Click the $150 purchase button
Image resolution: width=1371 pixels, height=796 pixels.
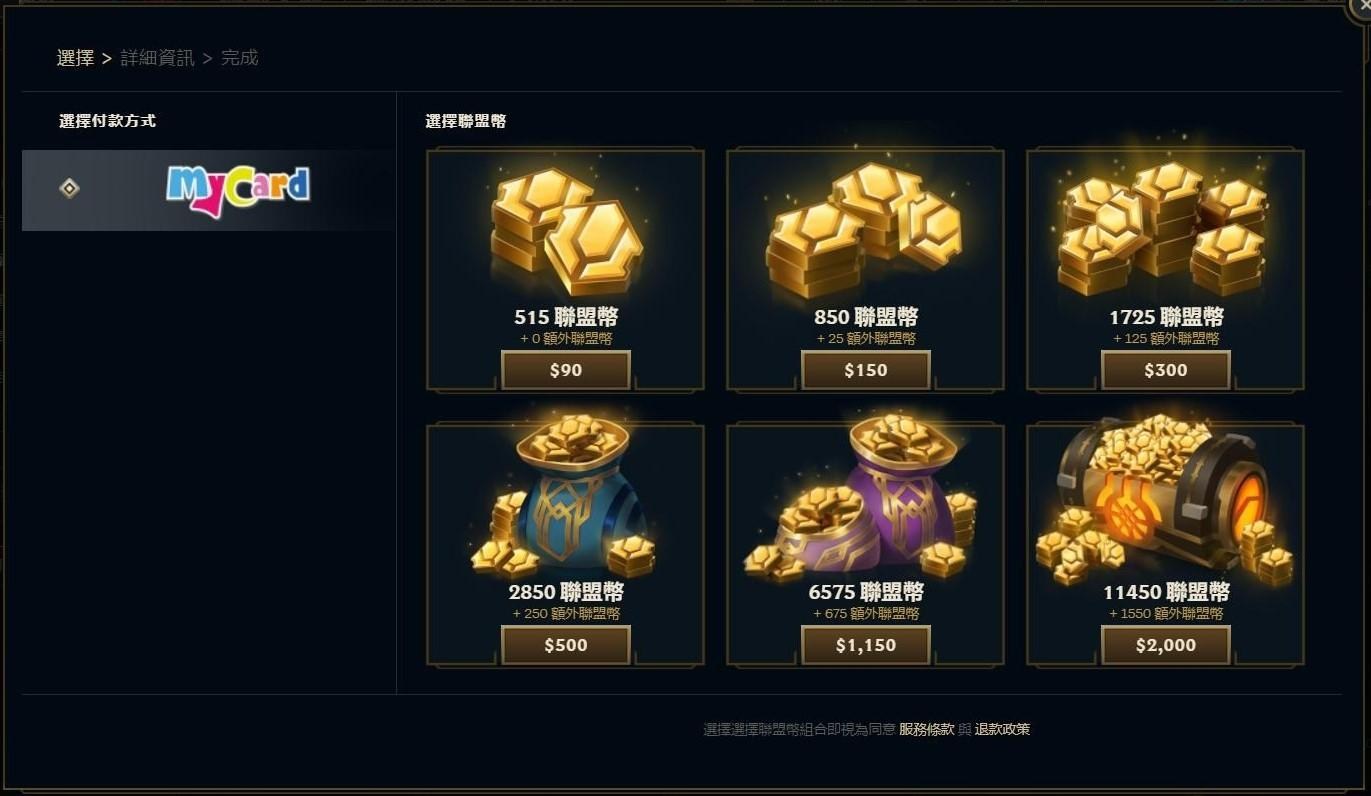tap(865, 369)
